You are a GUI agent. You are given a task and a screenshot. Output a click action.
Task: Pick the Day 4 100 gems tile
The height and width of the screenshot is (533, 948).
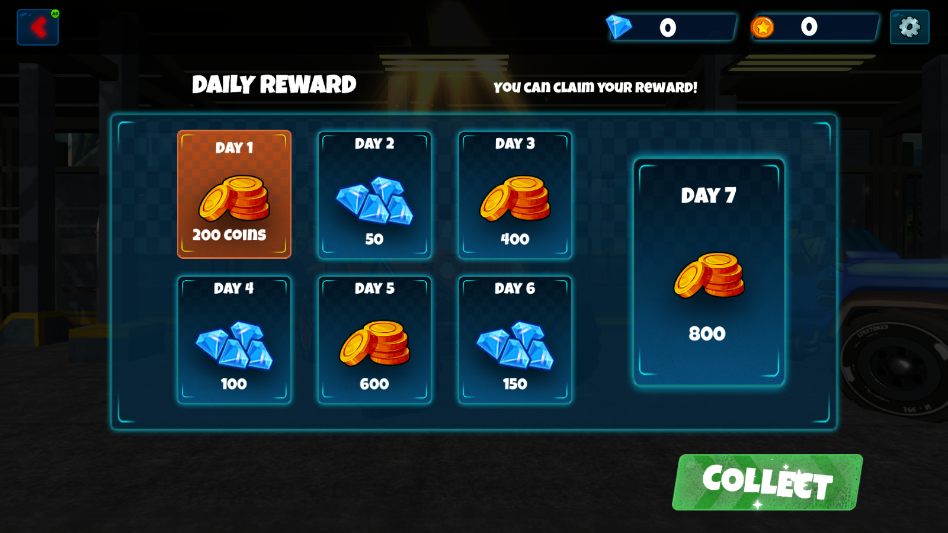[x=234, y=340]
